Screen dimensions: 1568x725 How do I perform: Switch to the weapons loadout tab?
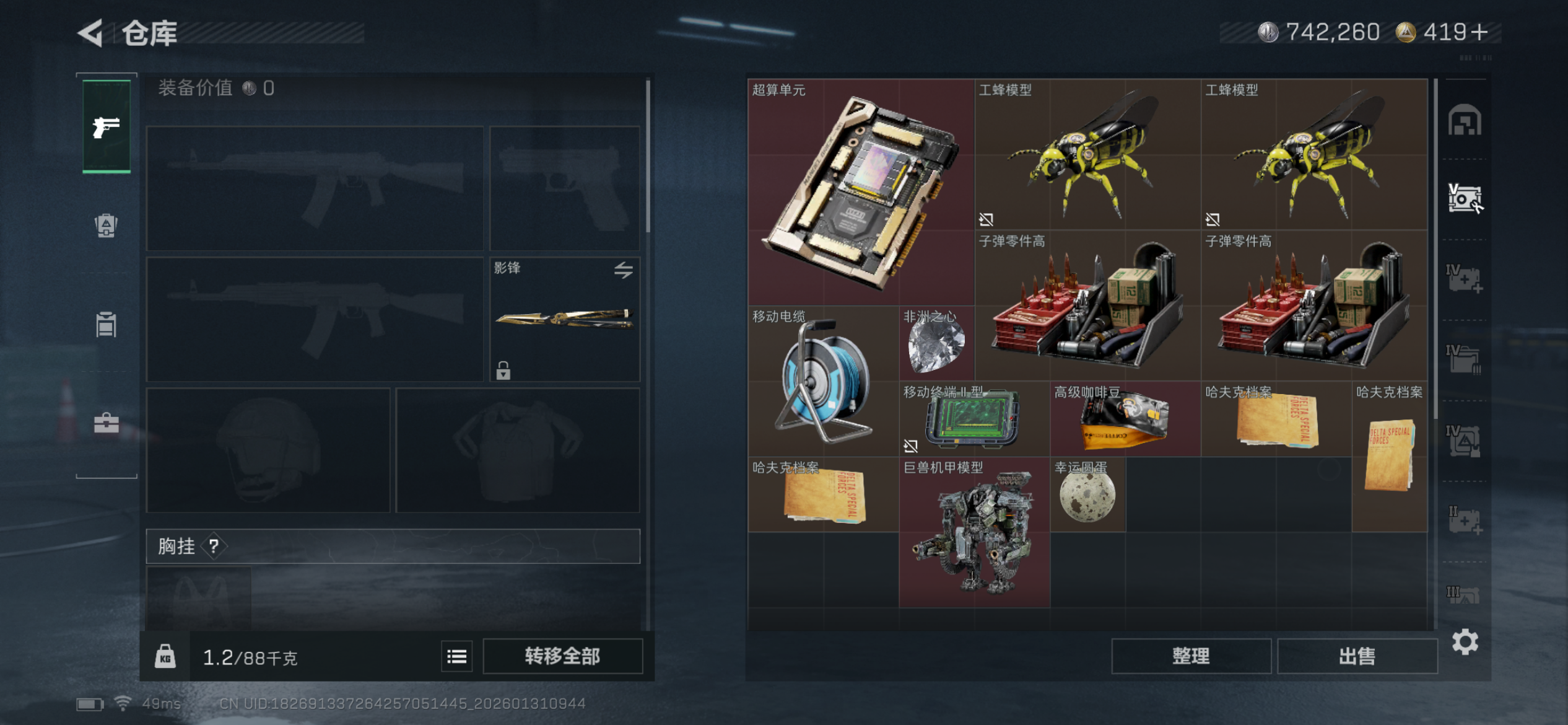click(107, 127)
